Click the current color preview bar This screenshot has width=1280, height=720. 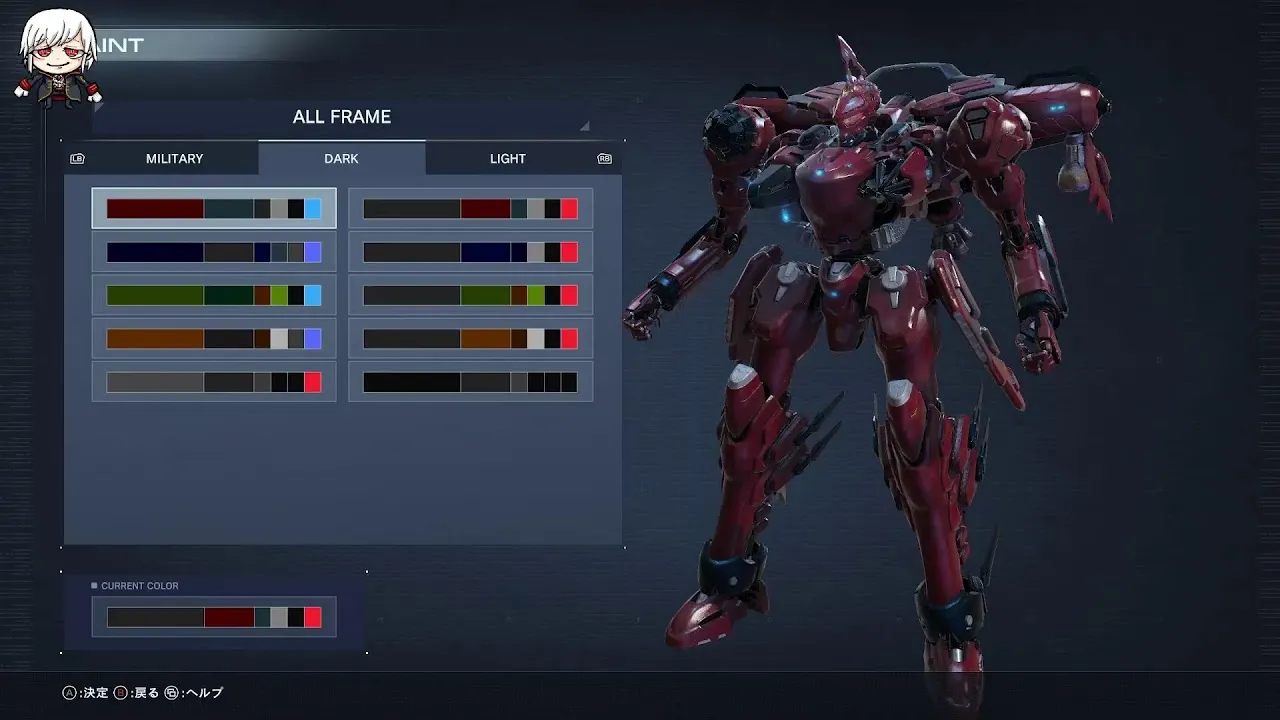coord(214,617)
